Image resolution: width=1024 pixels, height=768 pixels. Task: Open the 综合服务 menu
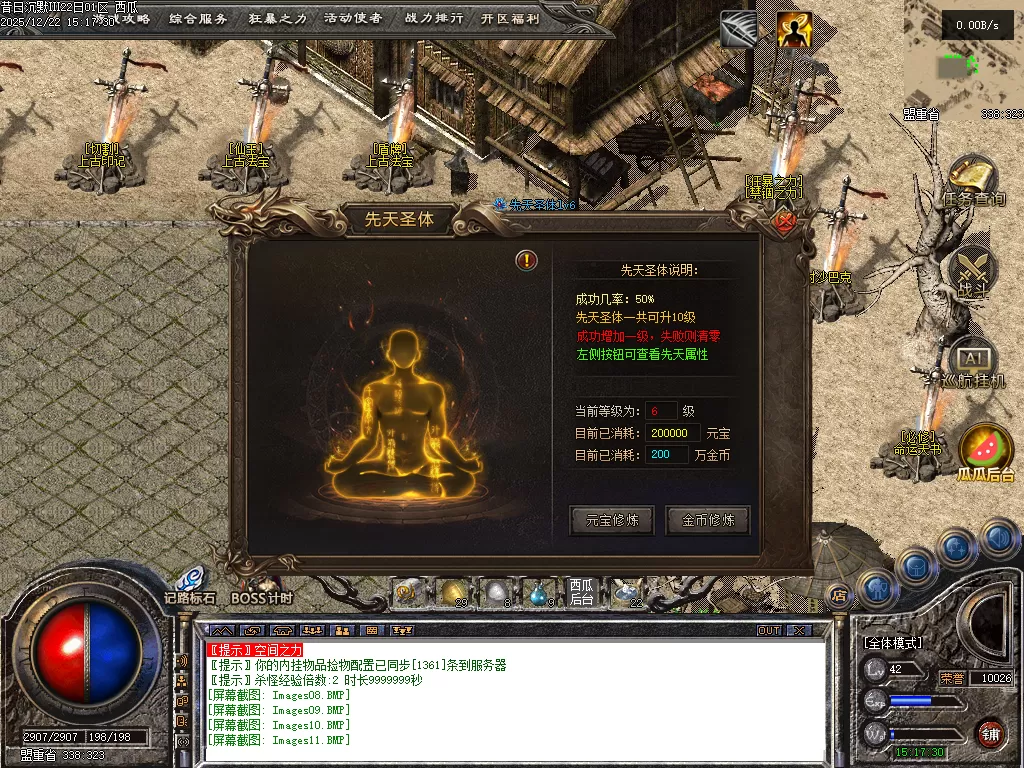(x=198, y=18)
